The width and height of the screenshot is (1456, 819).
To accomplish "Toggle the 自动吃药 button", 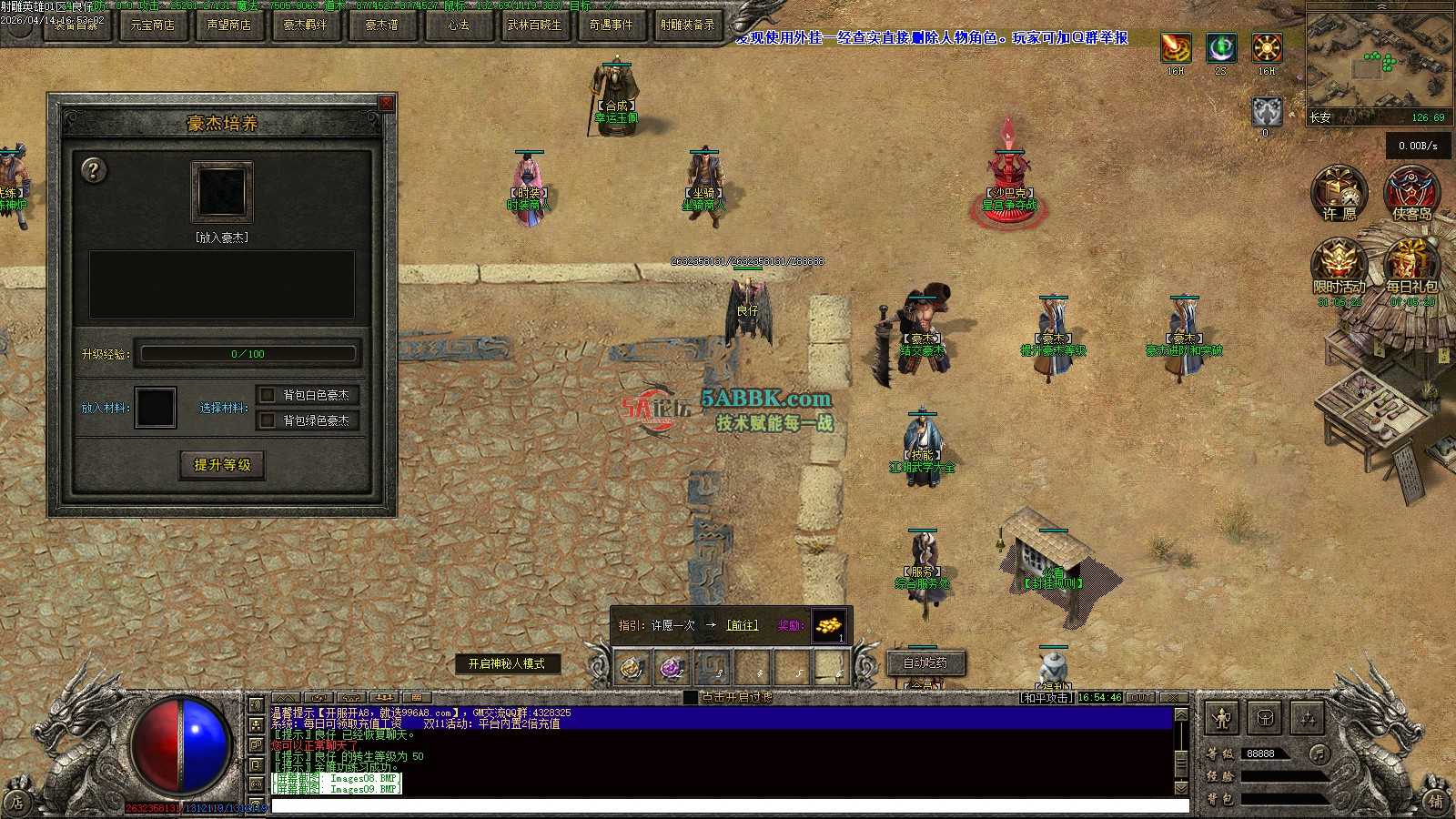I will tap(925, 663).
